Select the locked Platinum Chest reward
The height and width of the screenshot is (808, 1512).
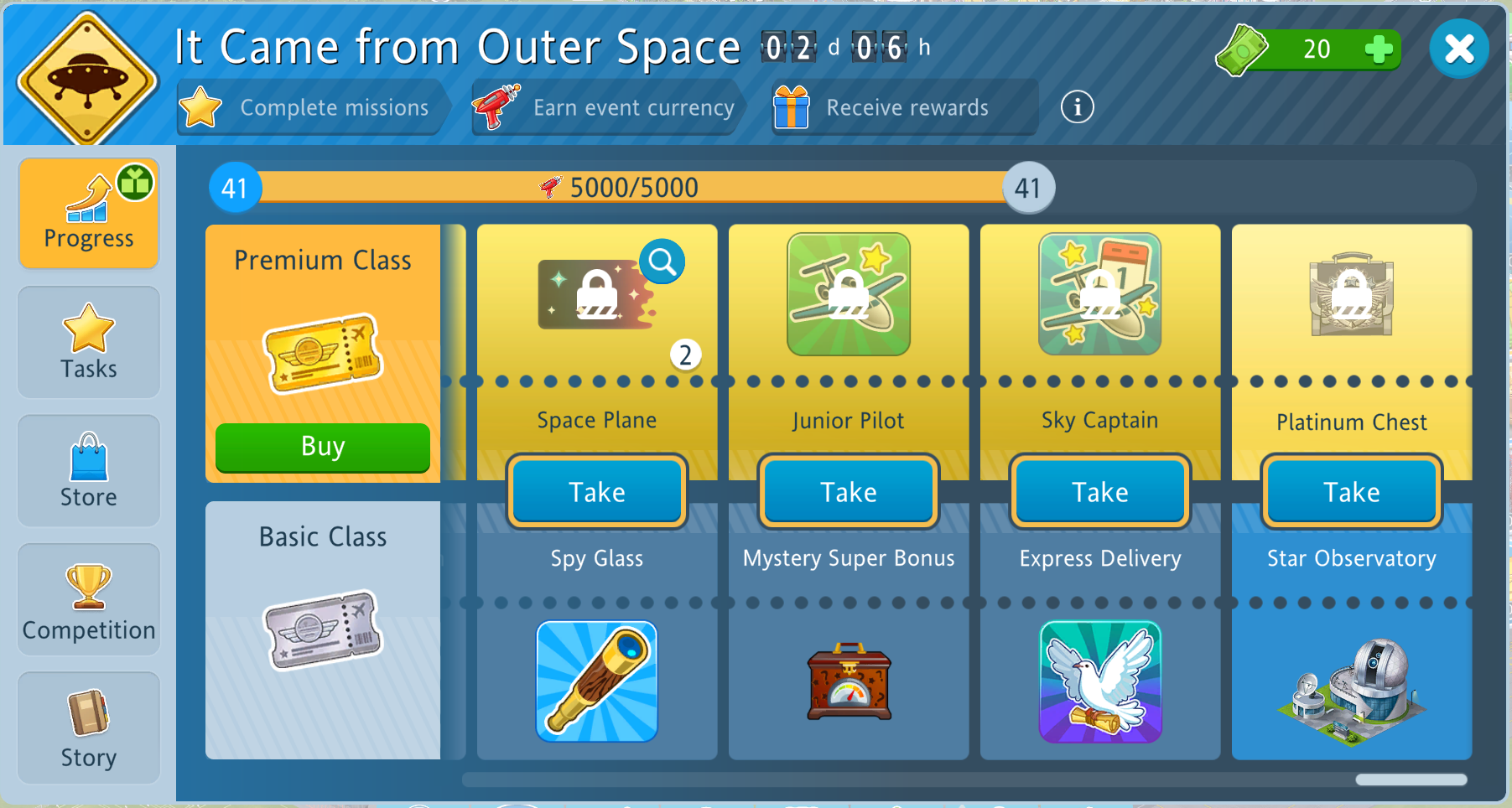(1352, 294)
